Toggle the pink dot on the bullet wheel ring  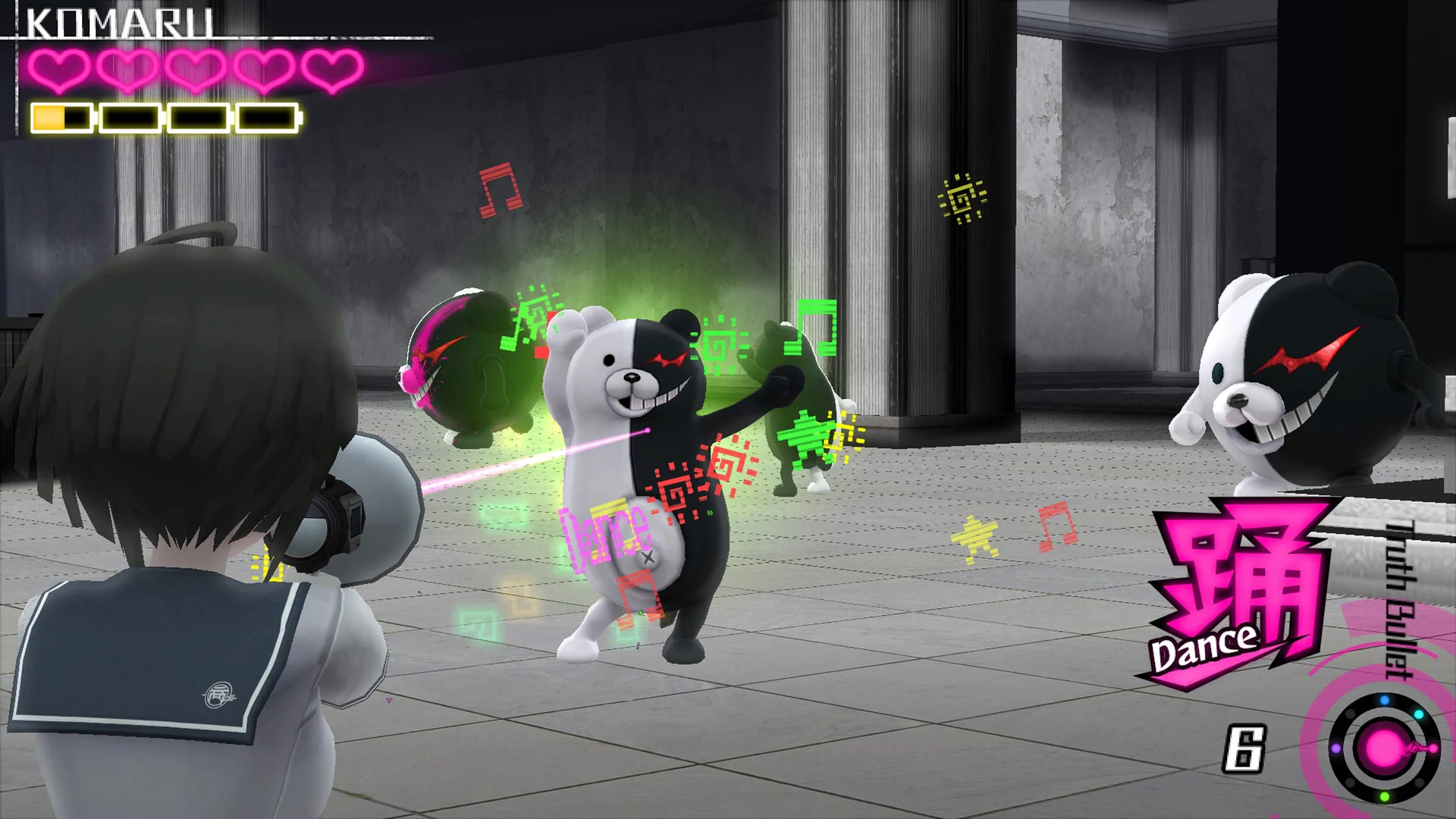coord(1432,749)
